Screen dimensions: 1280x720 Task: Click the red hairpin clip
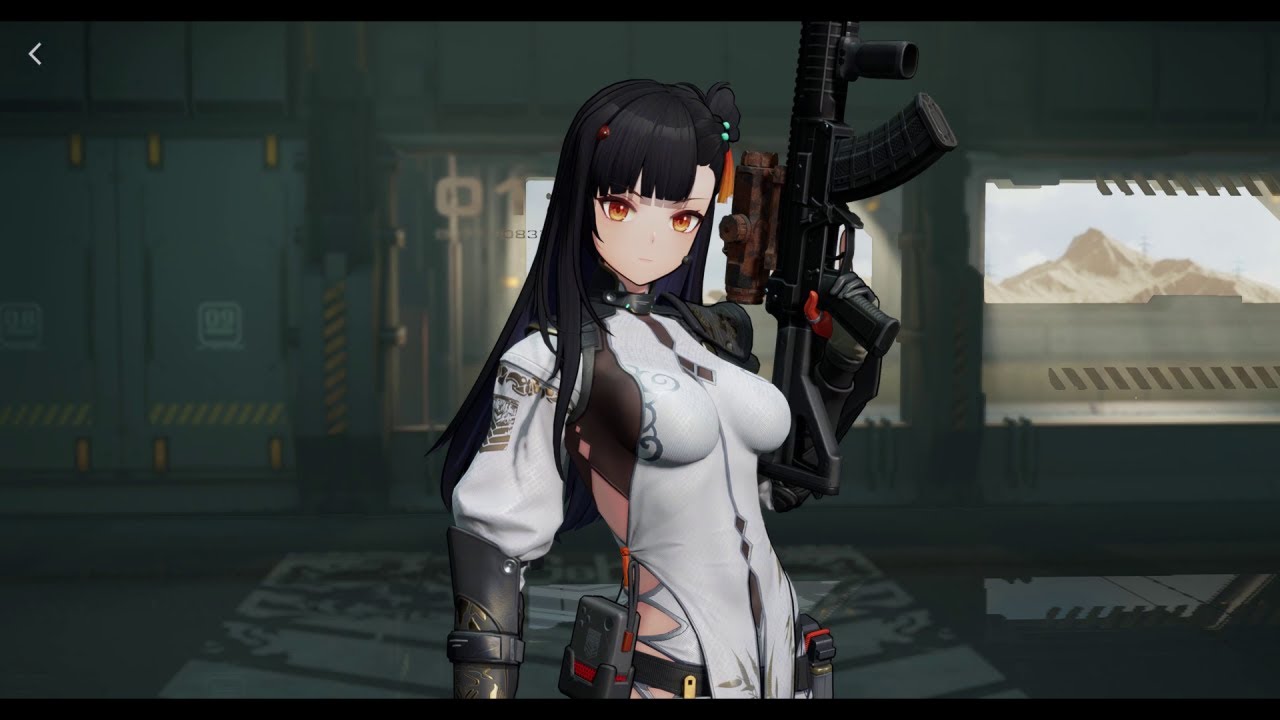[x=604, y=131]
